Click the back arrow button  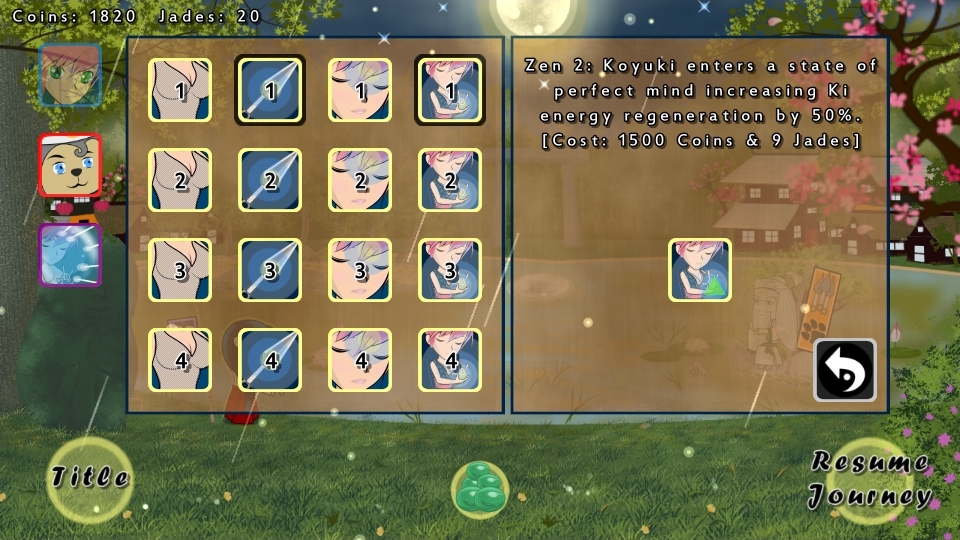pyautogui.click(x=845, y=370)
